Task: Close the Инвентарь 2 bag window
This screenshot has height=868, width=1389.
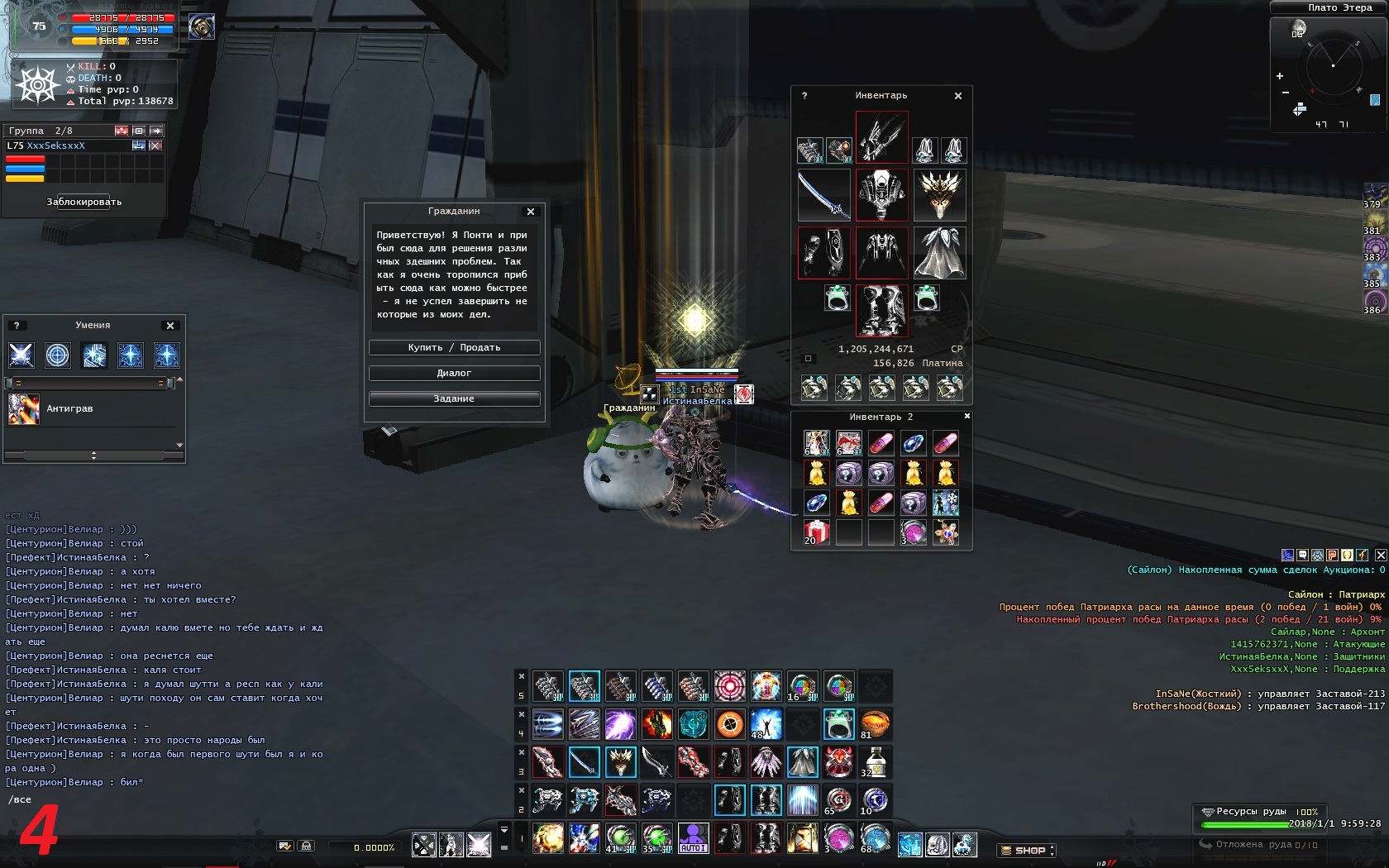Action: pyautogui.click(x=967, y=416)
